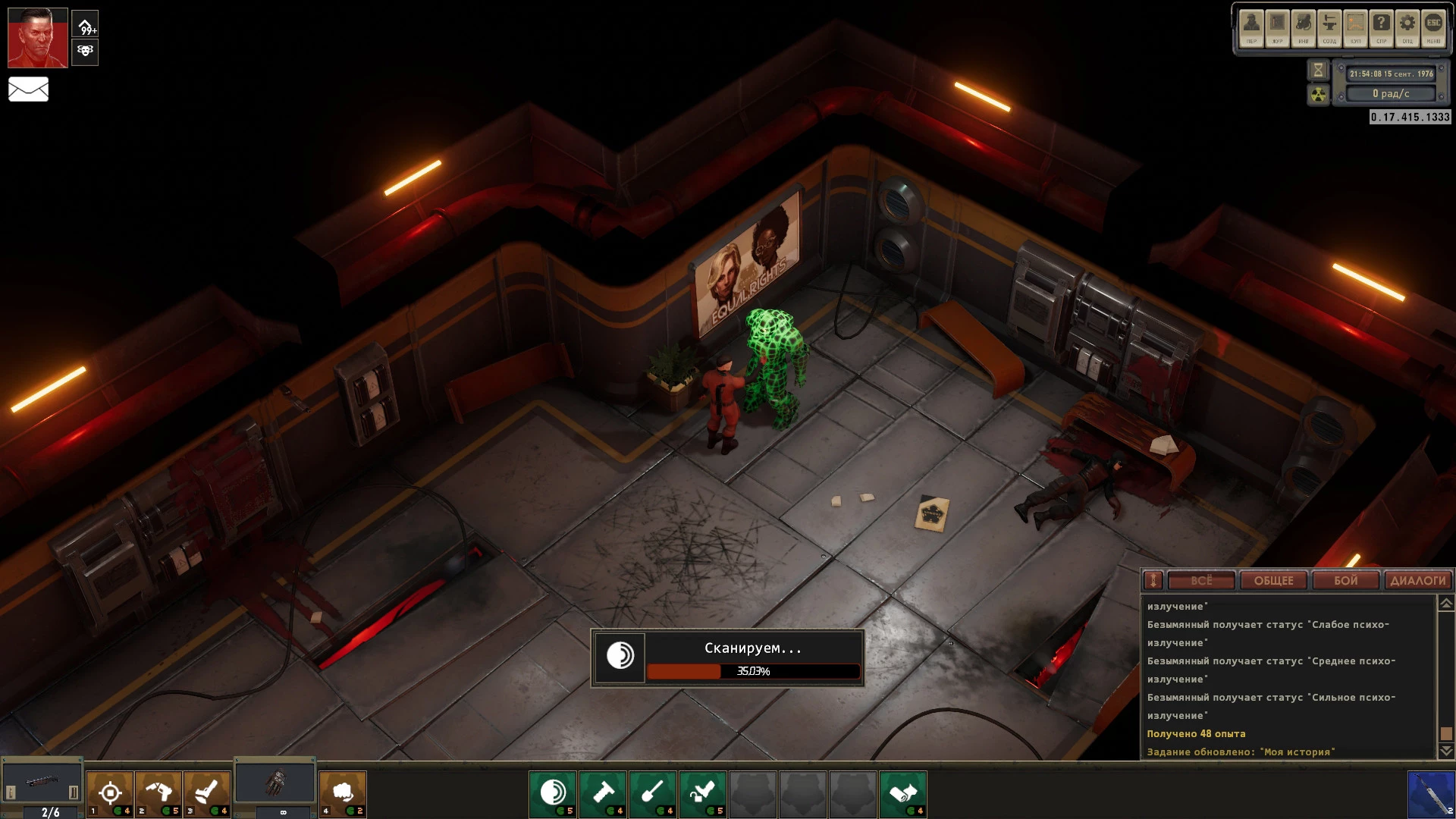Switch the log to the ОБЩЕЕ tab
The image size is (1456, 819).
[1273, 581]
